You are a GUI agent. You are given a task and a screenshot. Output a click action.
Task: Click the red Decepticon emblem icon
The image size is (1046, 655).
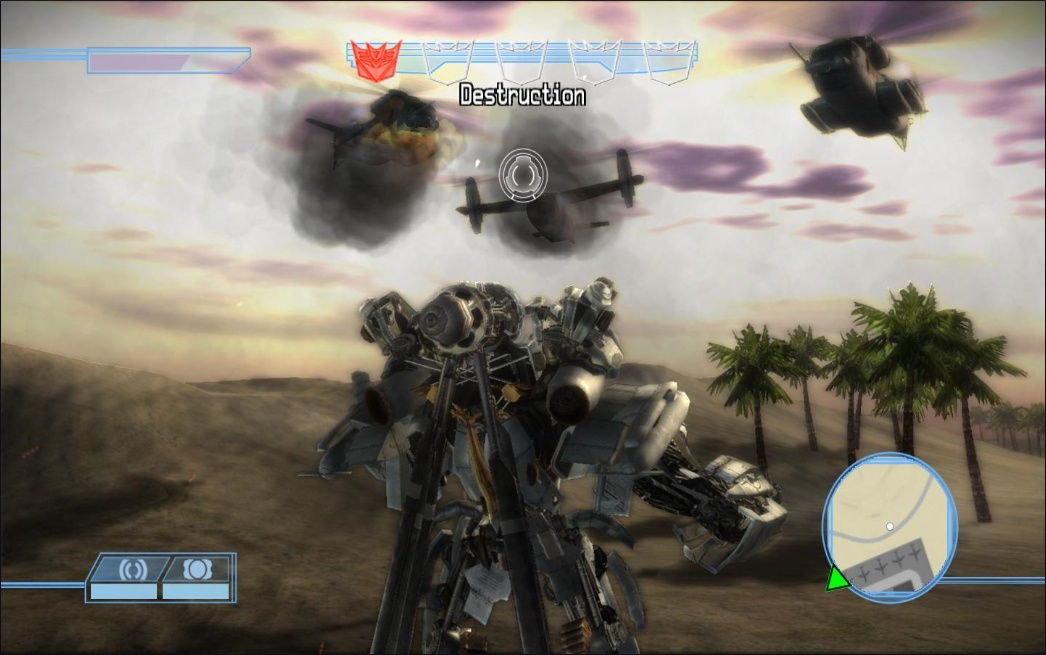(378, 61)
